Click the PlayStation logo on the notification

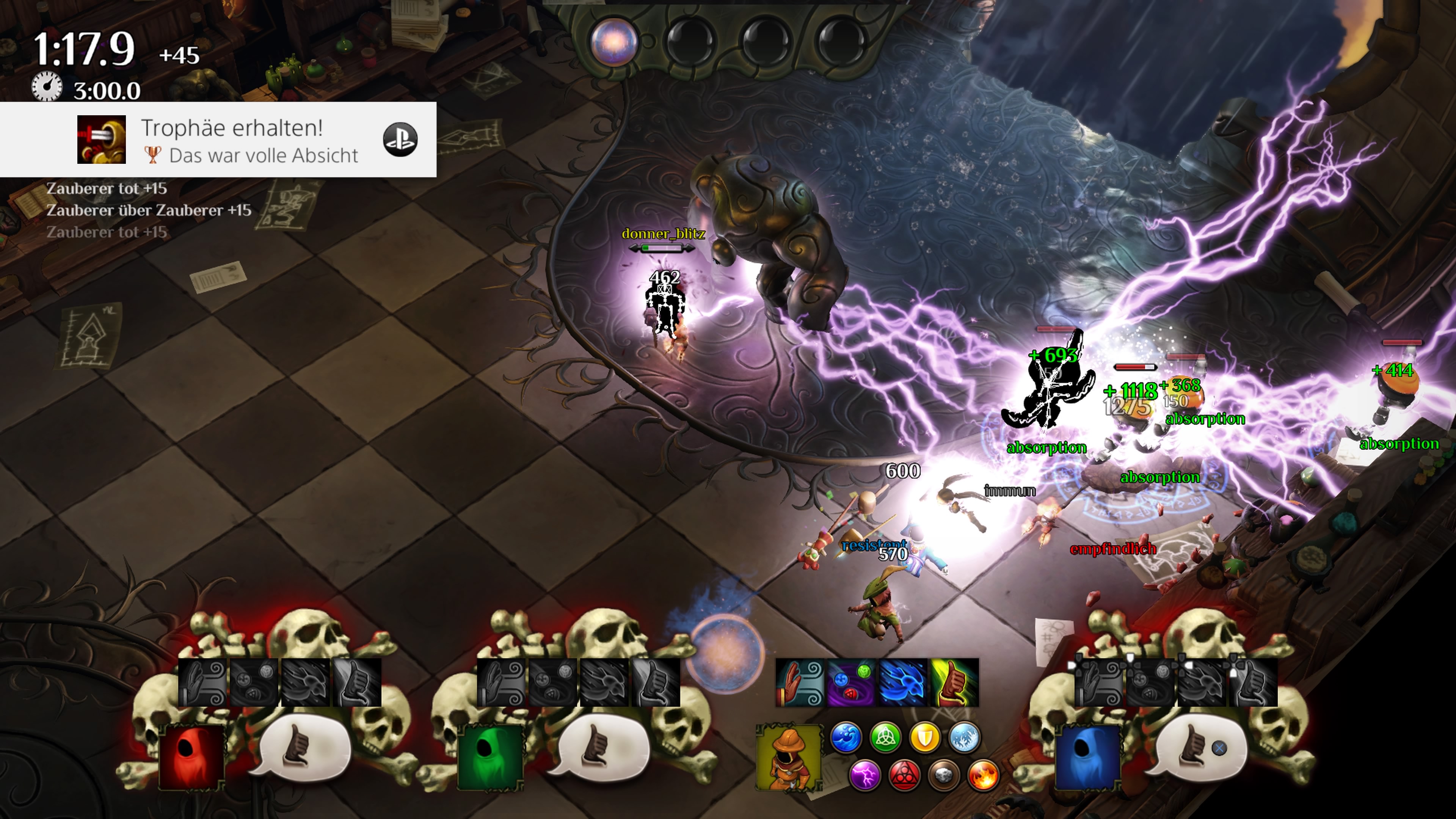tap(400, 140)
